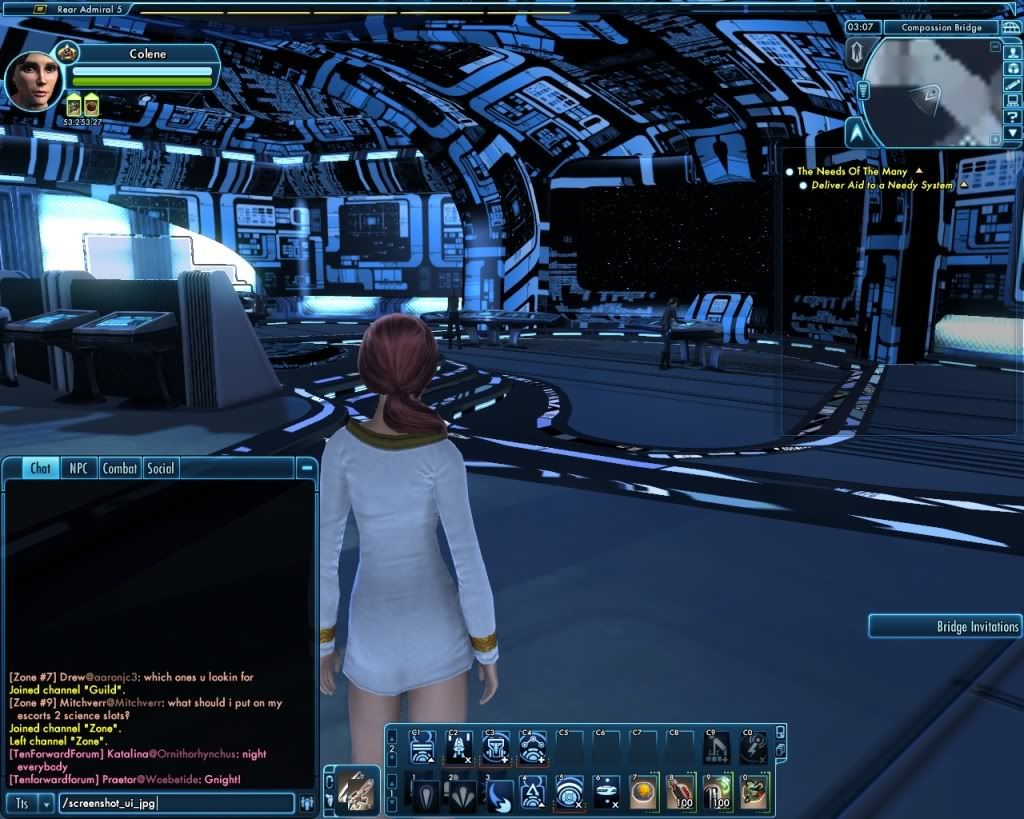
Task: Switch to the NPC chat tab
Action: click(x=76, y=468)
